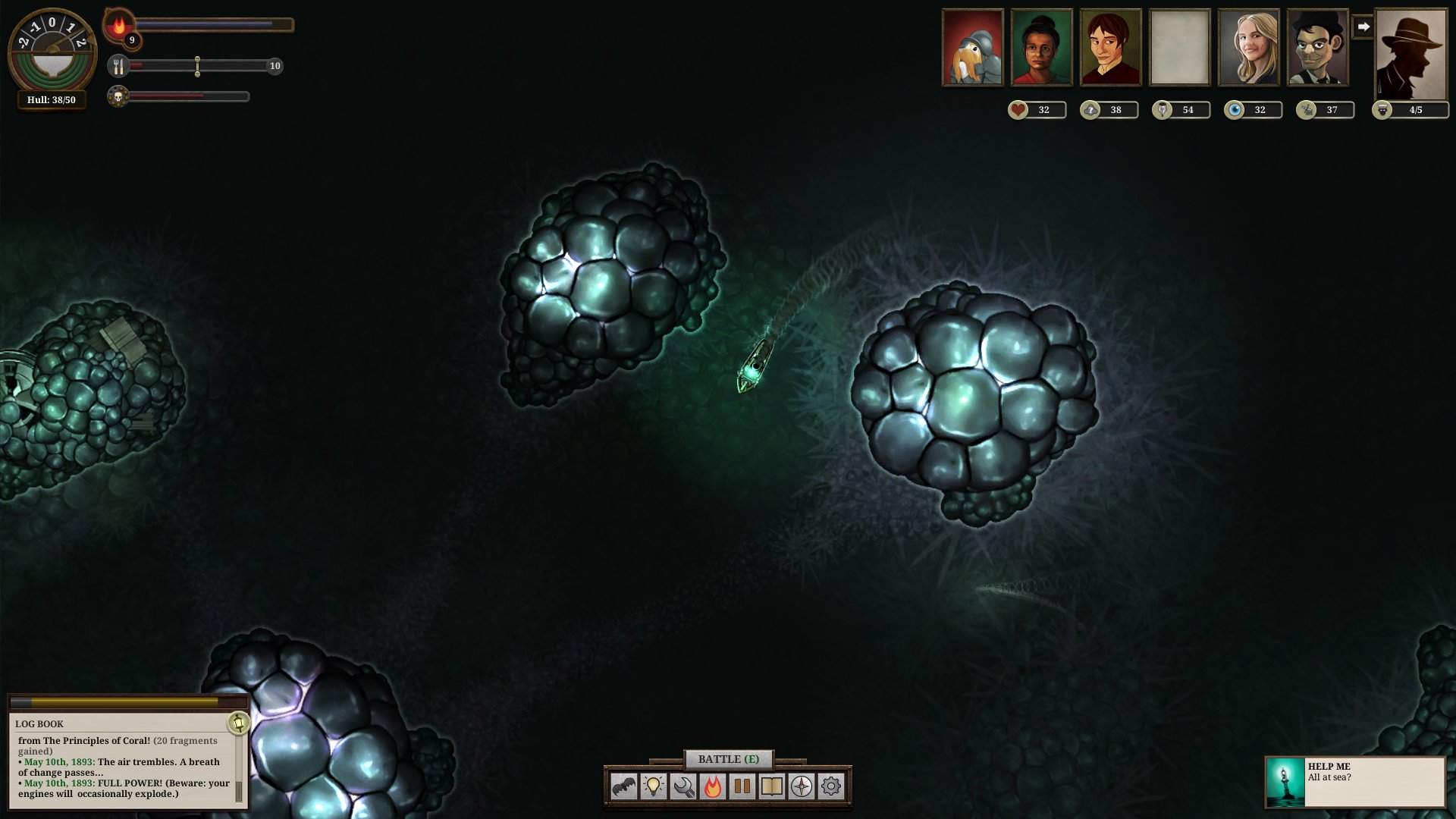Select the armored guinea pig mascot portrait
This screenshot has width=1456, height=819.
[x=973, y=48]
